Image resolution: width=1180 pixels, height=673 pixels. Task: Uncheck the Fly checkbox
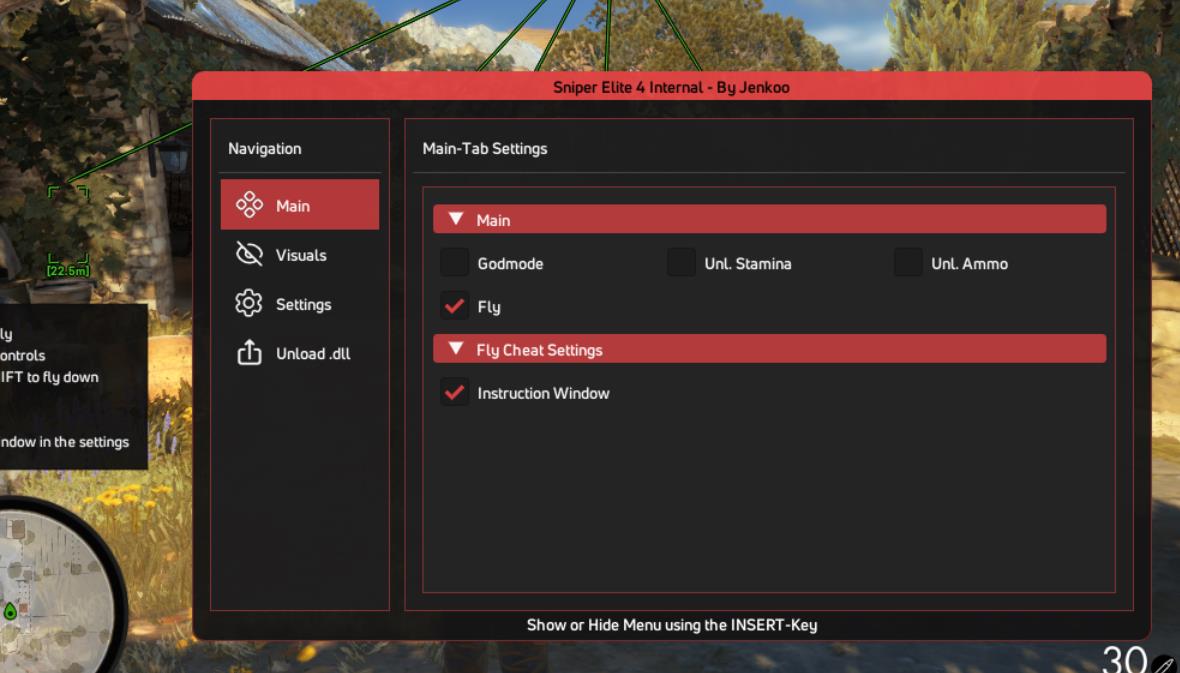point(455,306)
